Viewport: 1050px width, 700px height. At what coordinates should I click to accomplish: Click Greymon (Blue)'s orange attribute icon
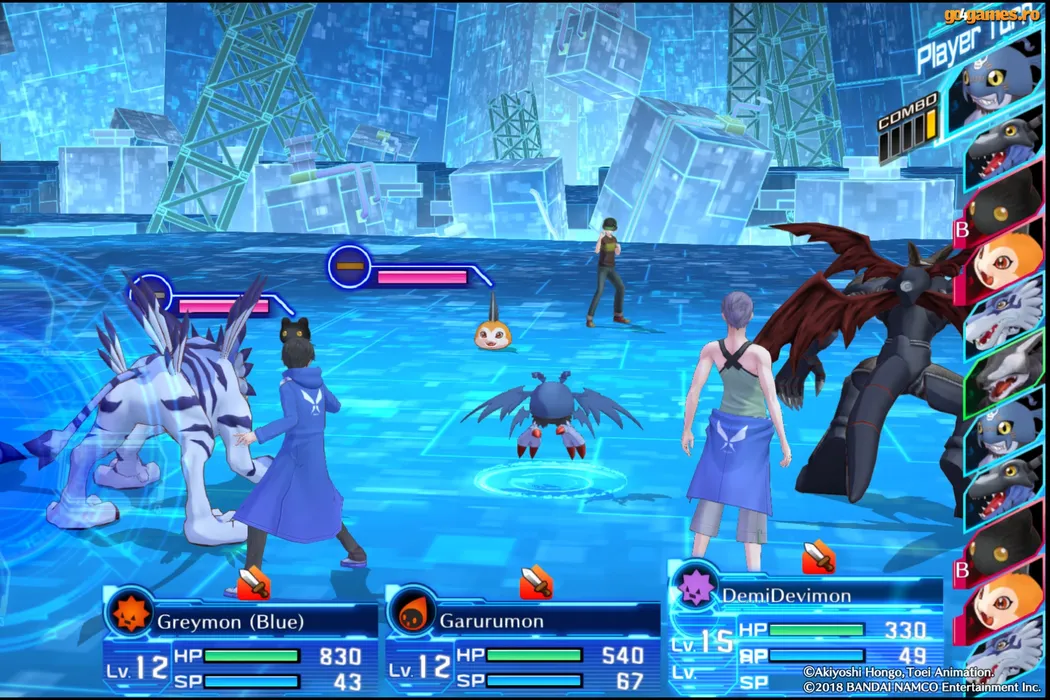tap(130, 613)
